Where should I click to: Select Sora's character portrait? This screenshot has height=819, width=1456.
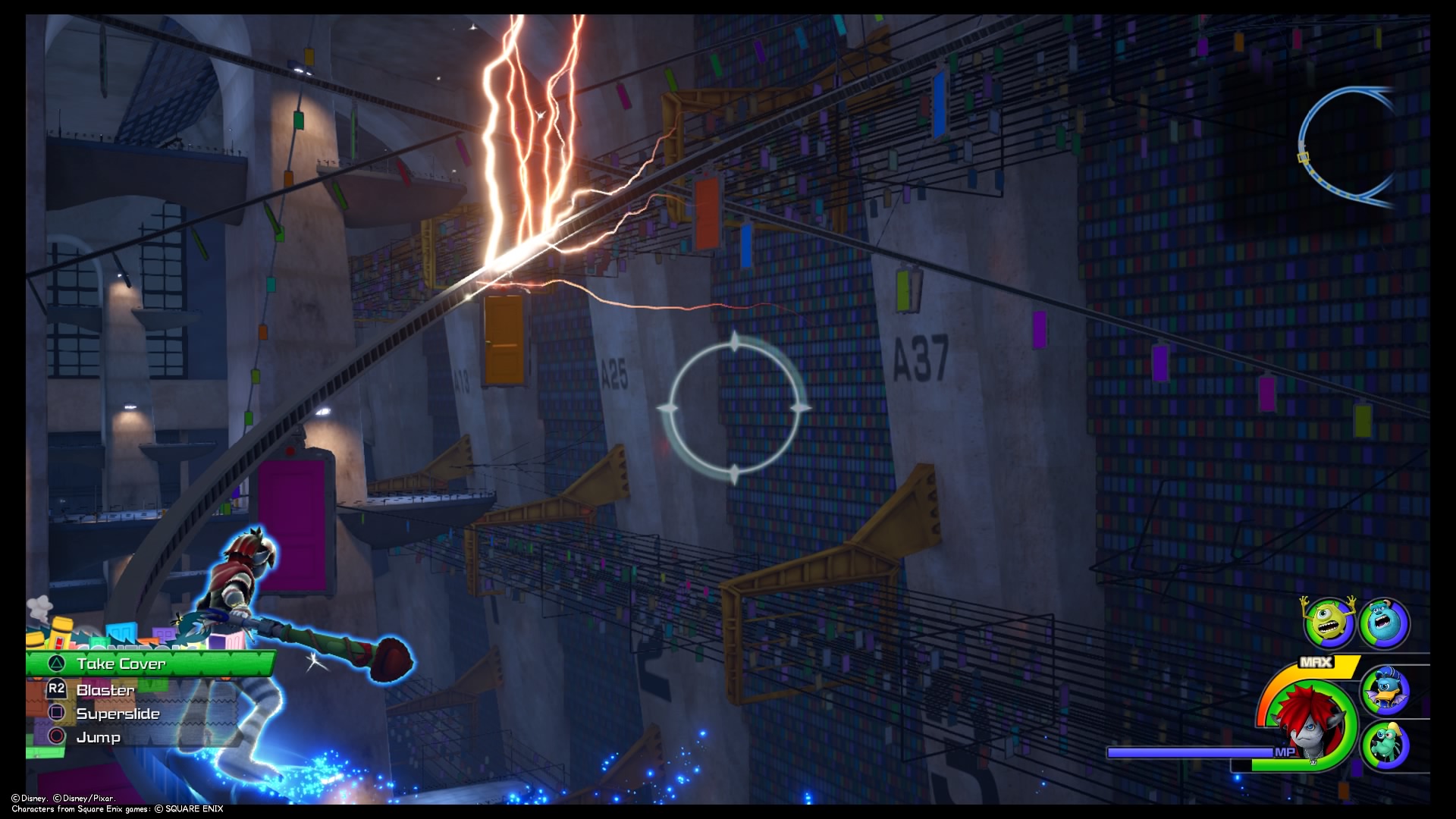1308,724
